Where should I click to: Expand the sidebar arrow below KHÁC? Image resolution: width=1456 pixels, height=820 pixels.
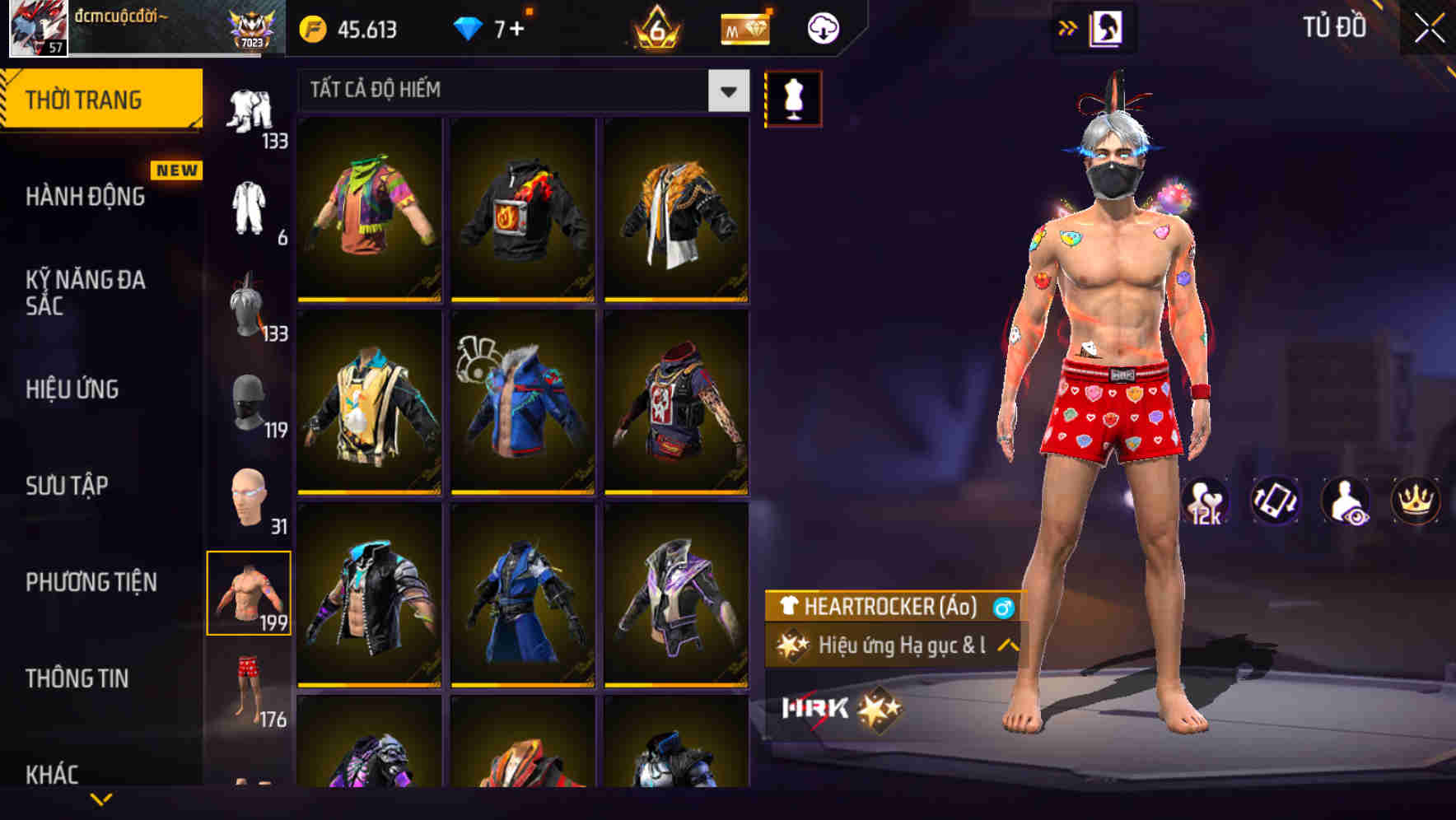click(x=101, y=799)
